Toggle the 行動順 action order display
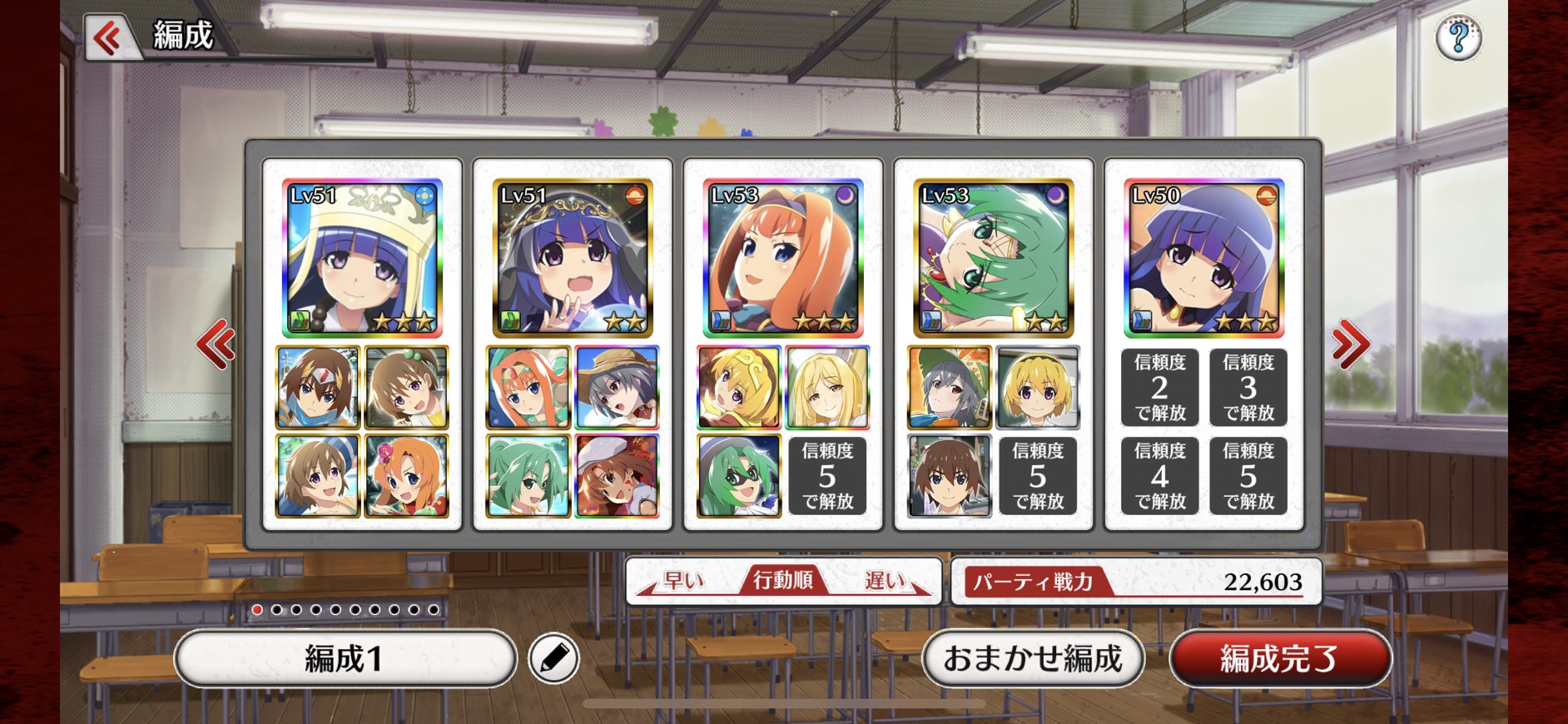 [783, 580]
